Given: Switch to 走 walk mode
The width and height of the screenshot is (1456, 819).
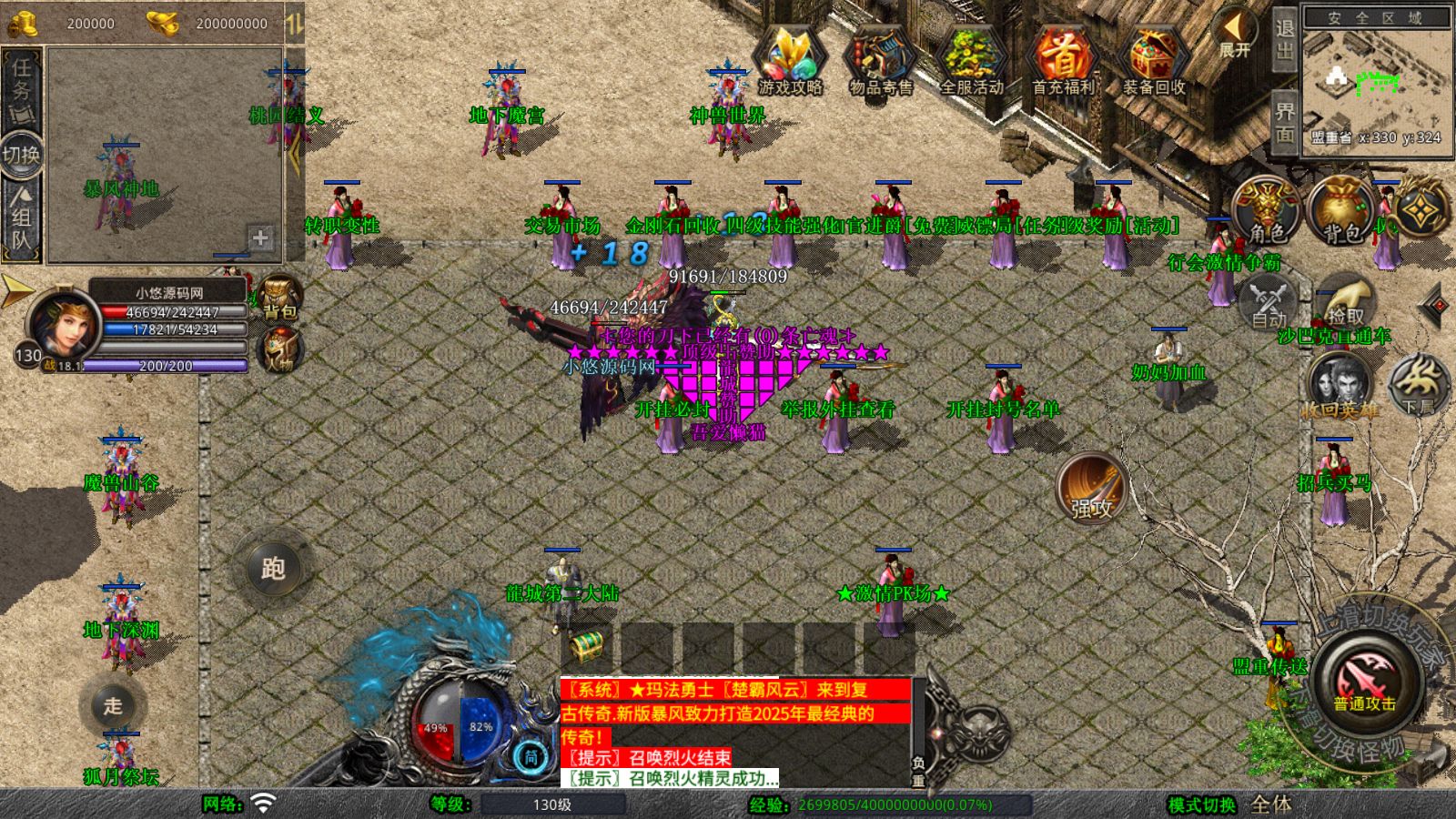Looking at the screenshot, I should click(113, 705).
